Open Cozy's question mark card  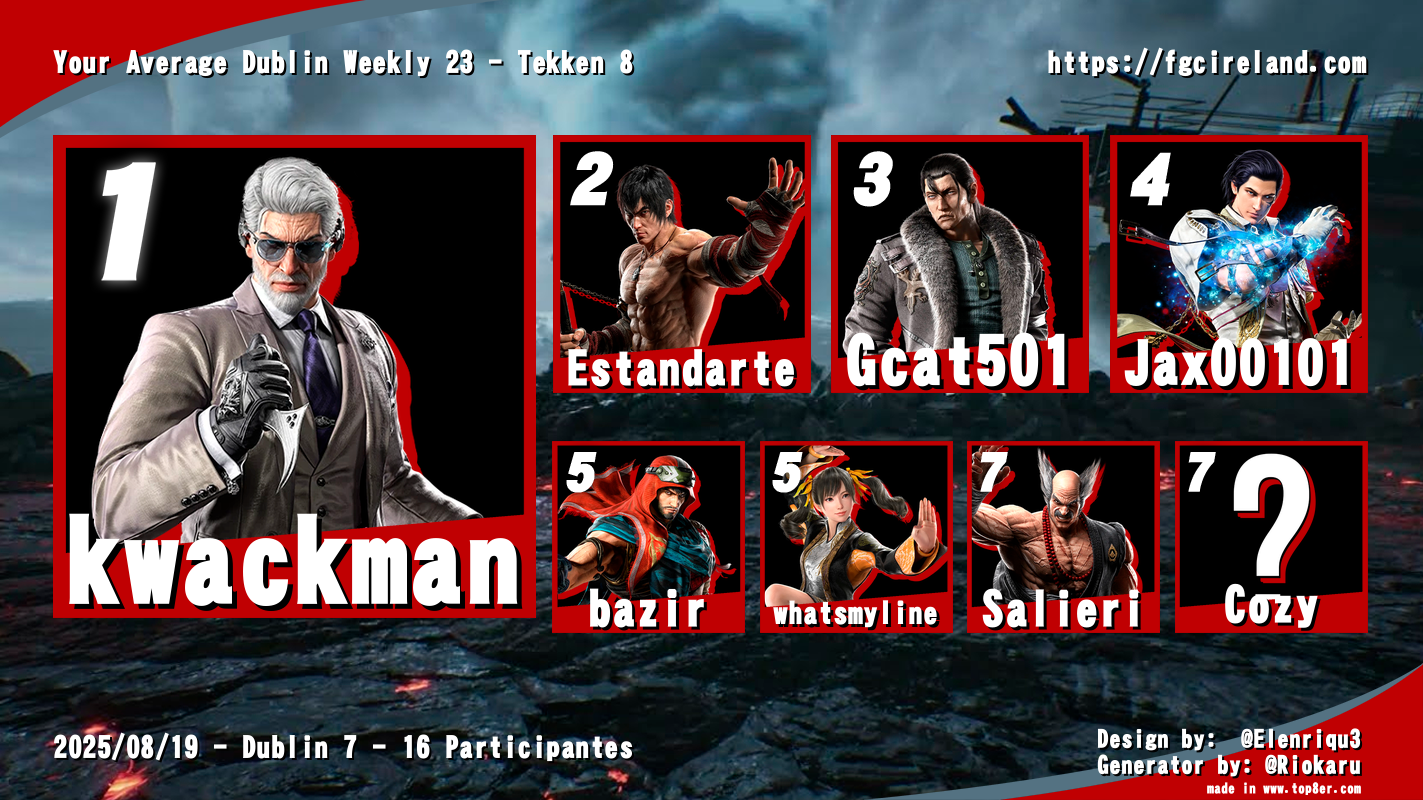(x=1270, y=537)
